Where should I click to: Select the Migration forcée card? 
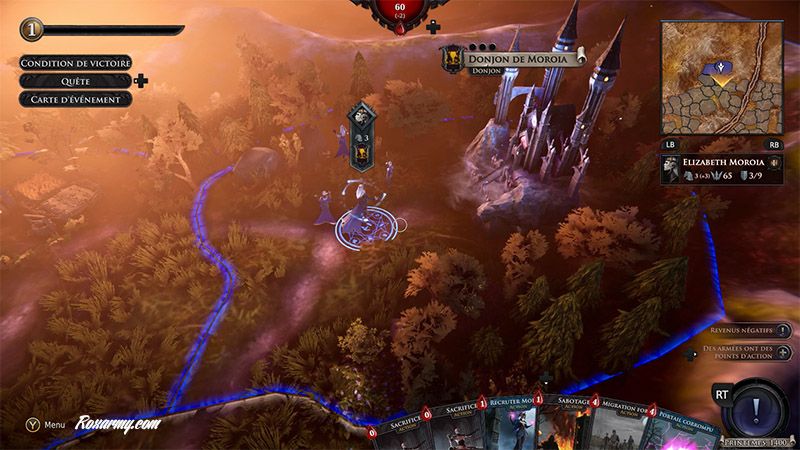[622, 425]
